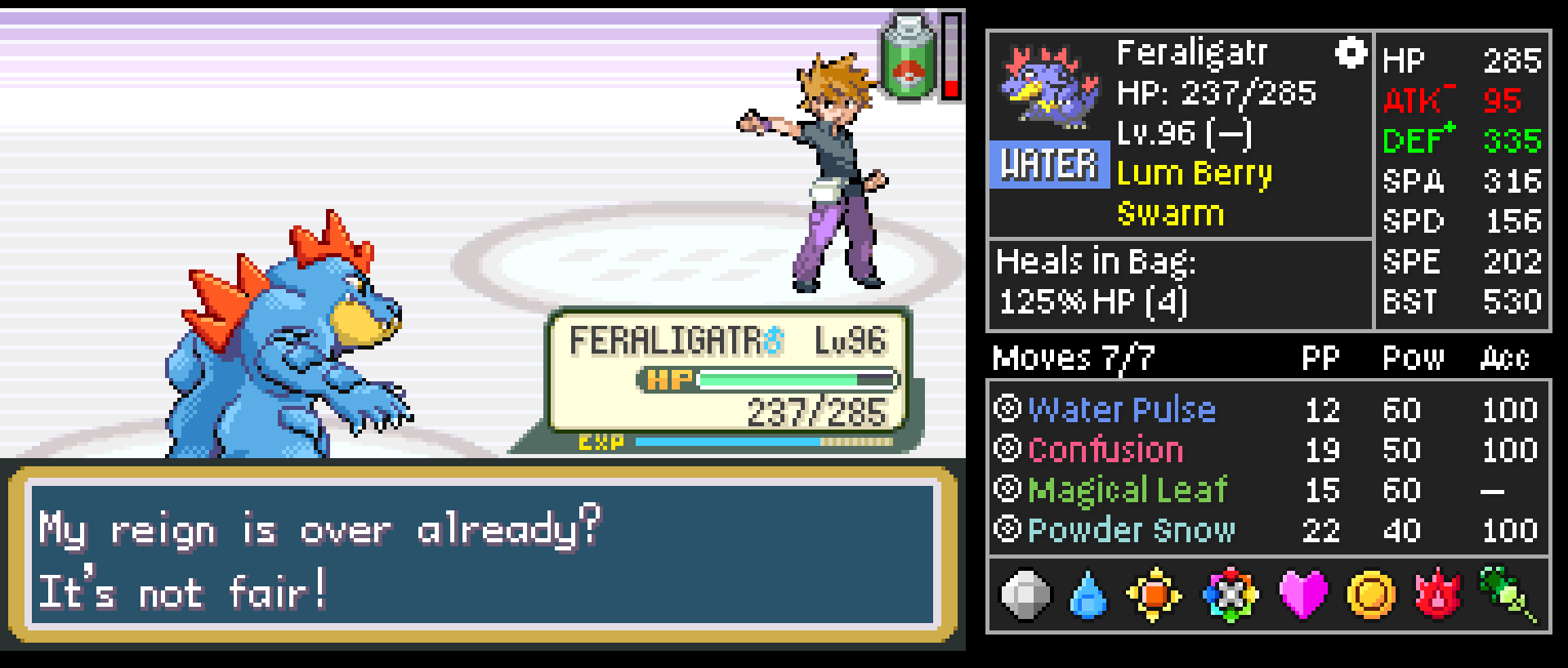Select the red flame Volcano Badge
Screen dimensions: 1568x668
[x=1438, y=595]
